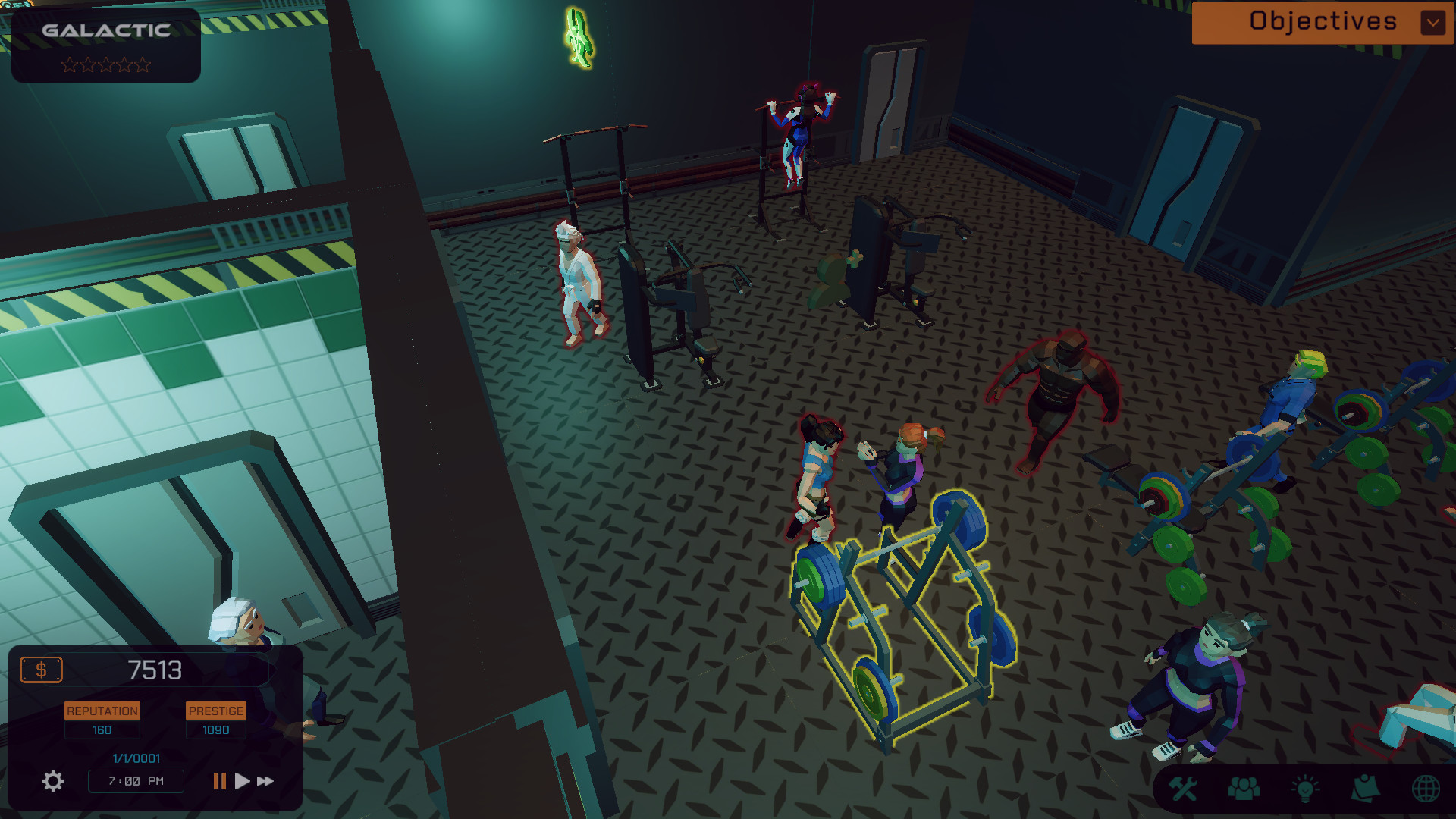Viewport: 1456px width, 819px height.
Task: Open the REPUTATION details
Action: 102,711
